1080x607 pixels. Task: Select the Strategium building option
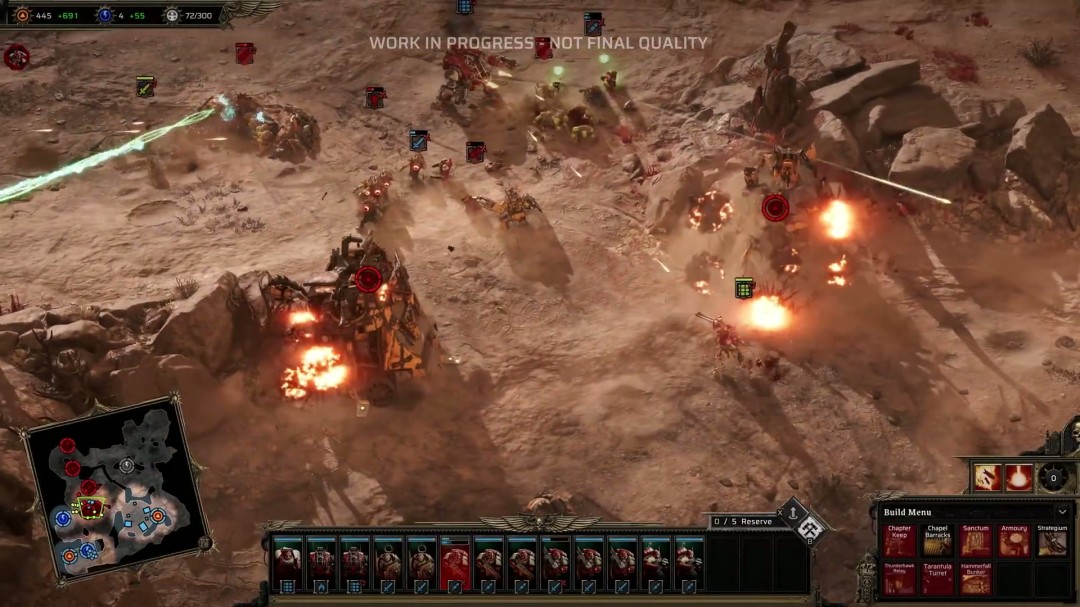click(1051, 541)
